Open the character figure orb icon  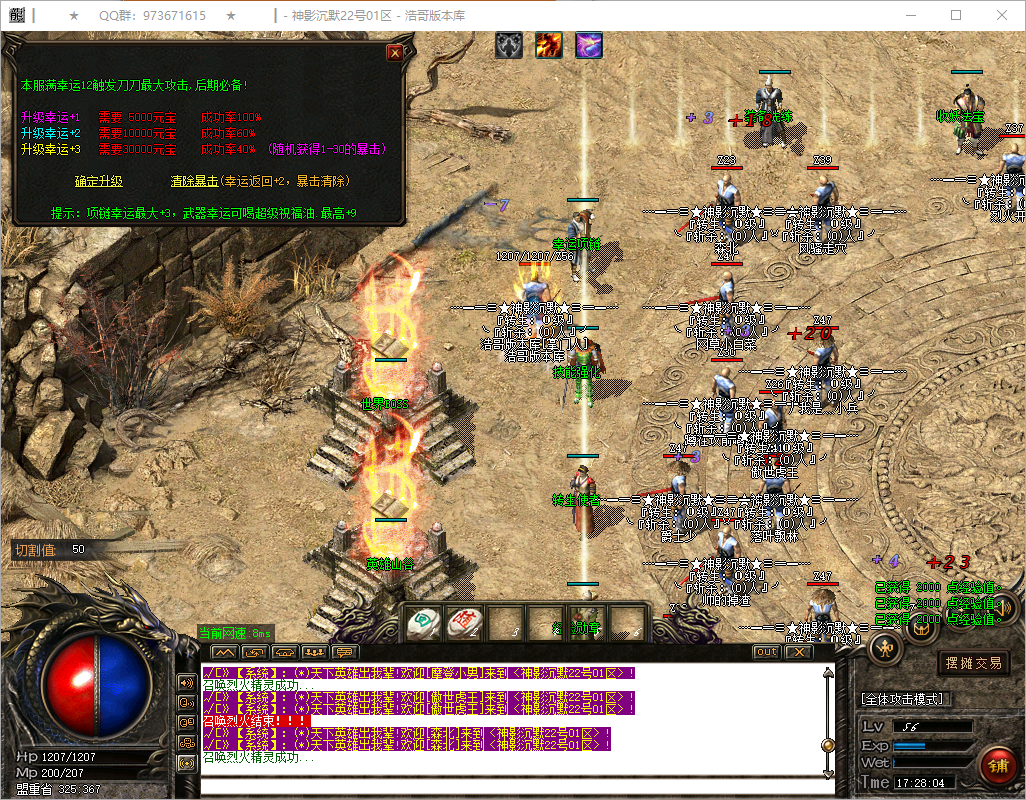886,648
